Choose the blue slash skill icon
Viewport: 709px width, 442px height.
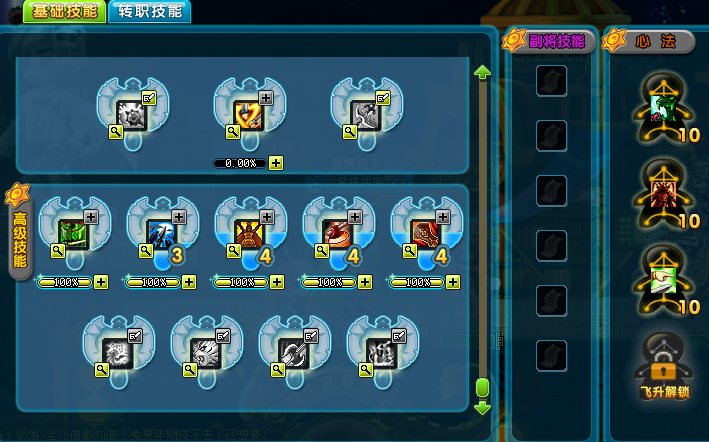160,232
